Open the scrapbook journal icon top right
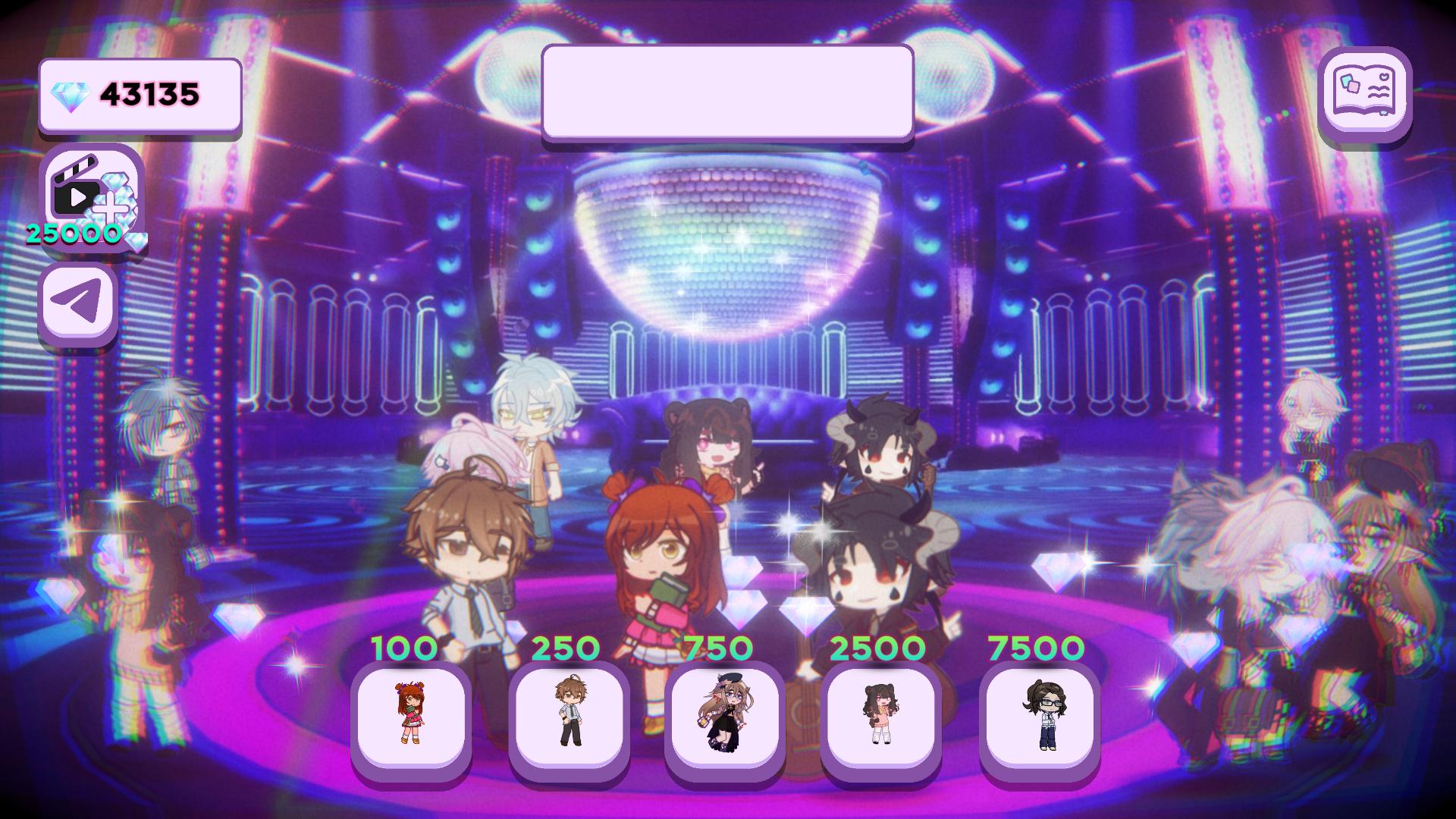This screenshot has width=1456, height=819. 1365,95
